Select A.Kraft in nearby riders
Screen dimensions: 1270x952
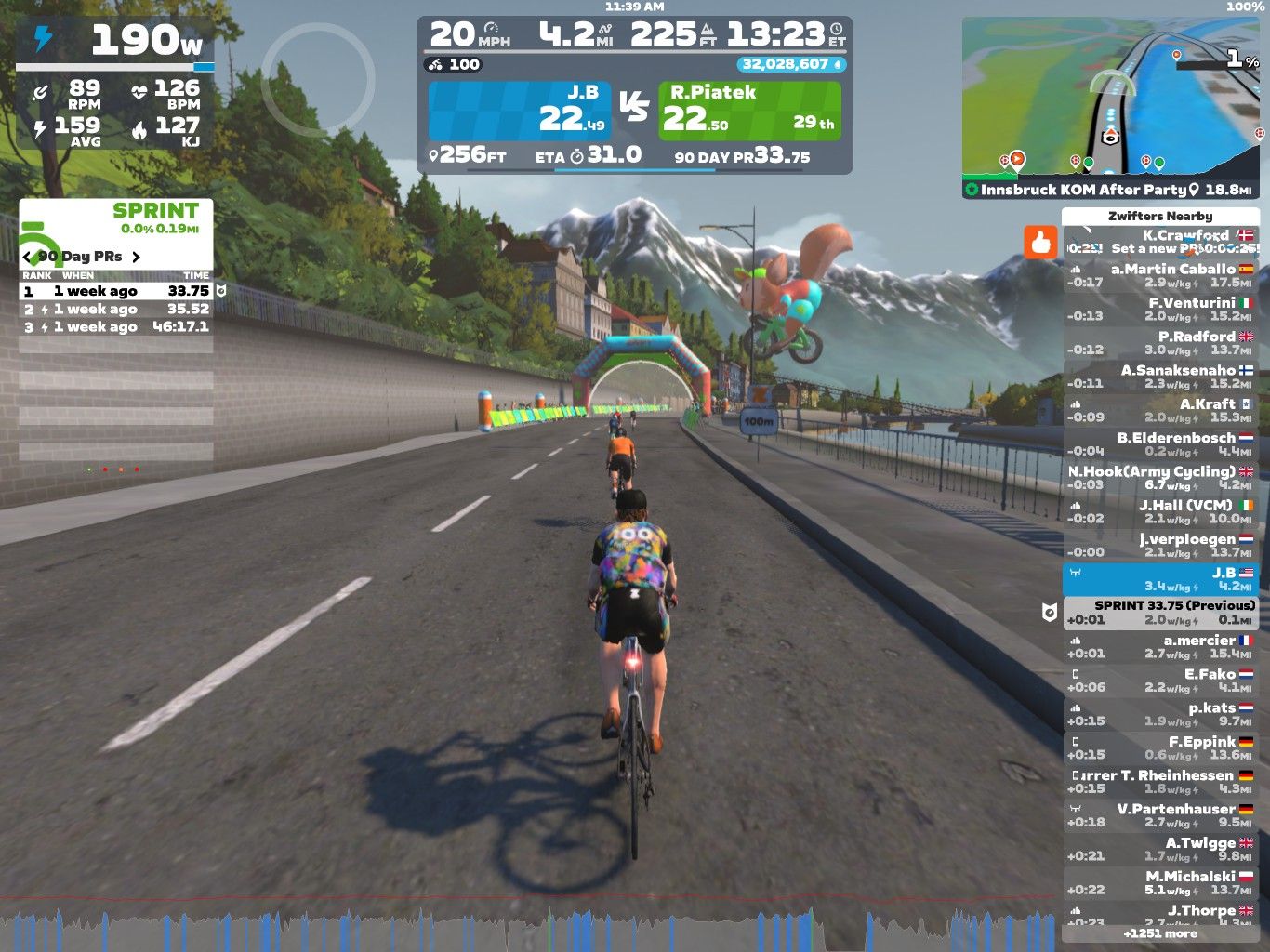tap(1159, 410)
